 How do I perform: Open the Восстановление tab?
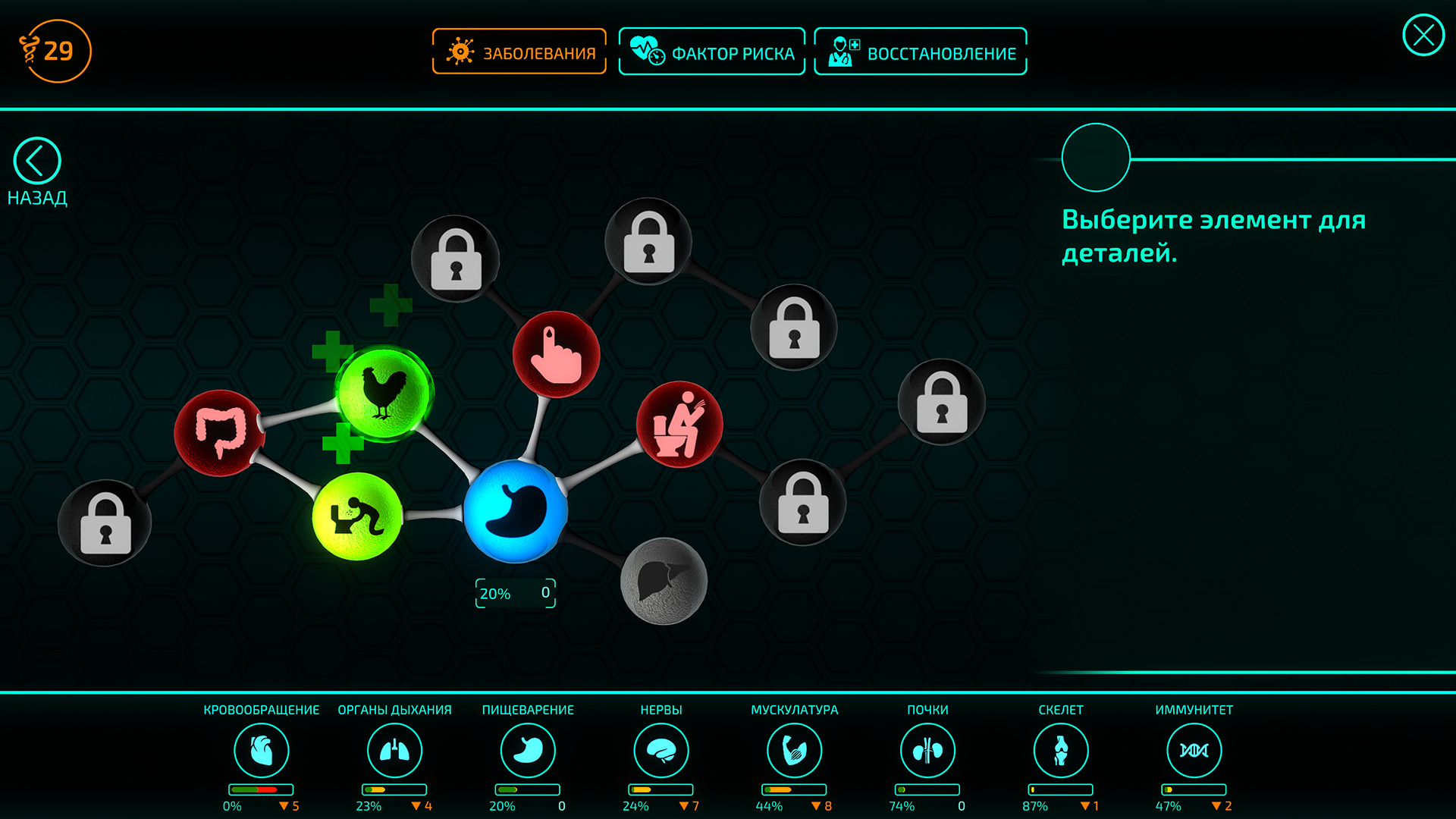click(920, 51)
